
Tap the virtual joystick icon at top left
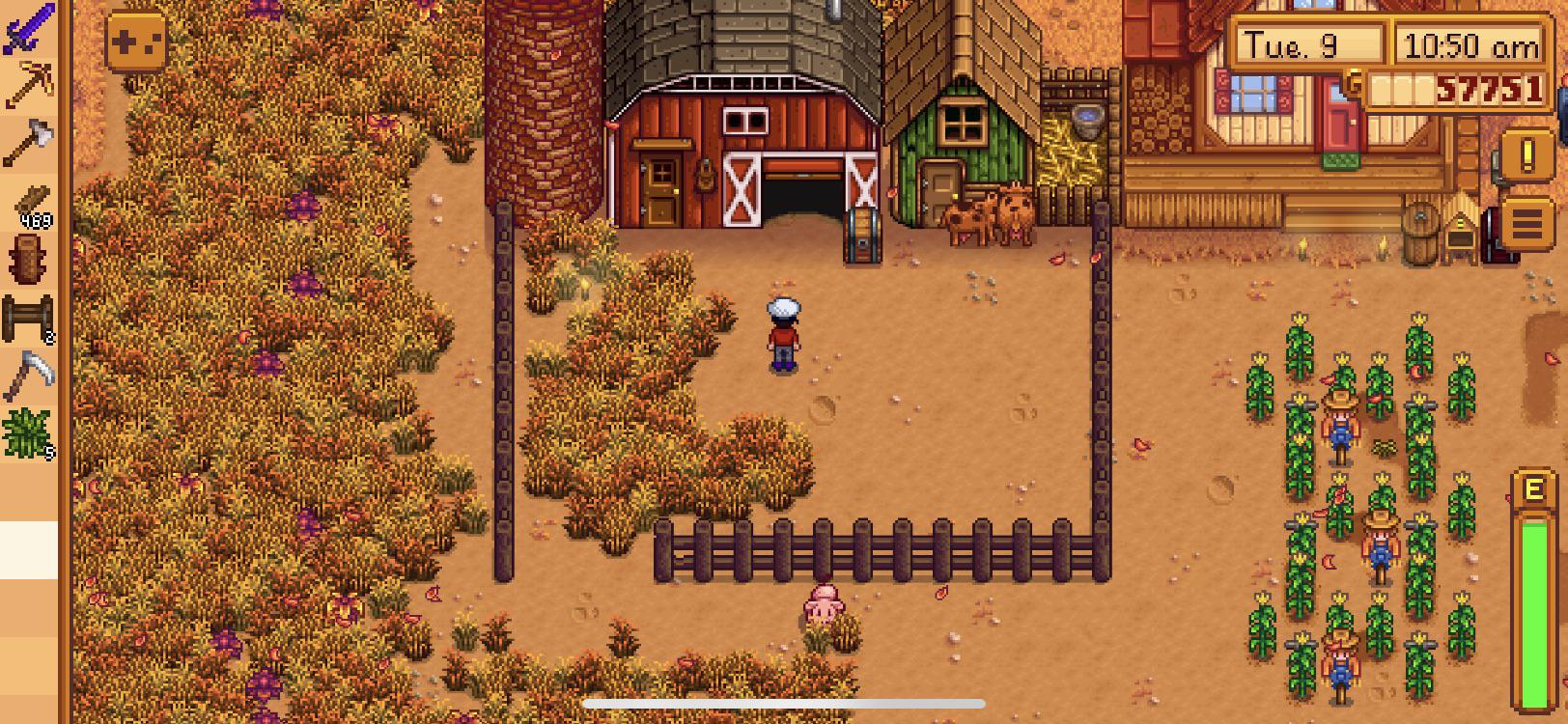click(135, 39)
